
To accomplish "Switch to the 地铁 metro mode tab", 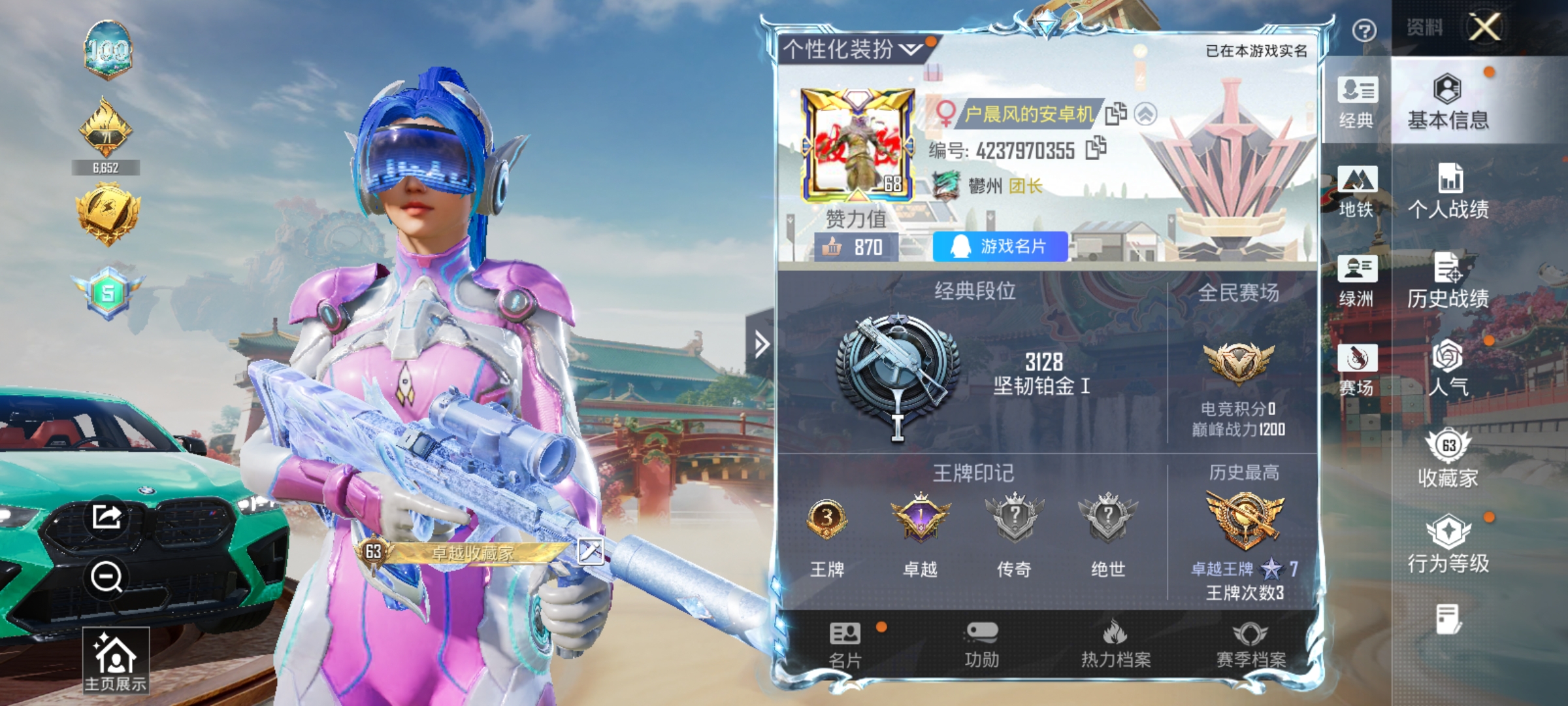I will coord(1357,191).
